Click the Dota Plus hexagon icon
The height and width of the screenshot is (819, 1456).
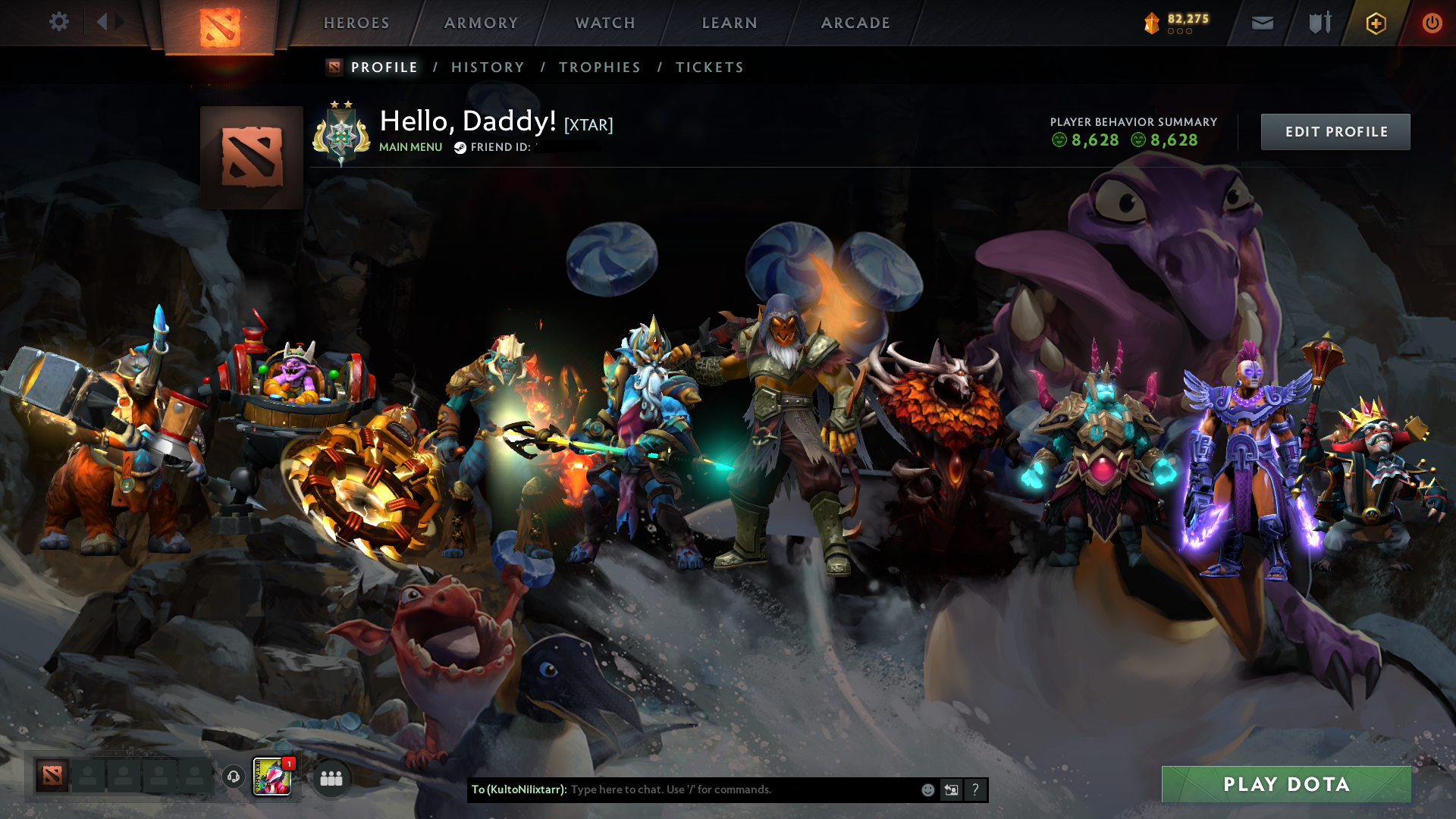(x=1376, y=23)
